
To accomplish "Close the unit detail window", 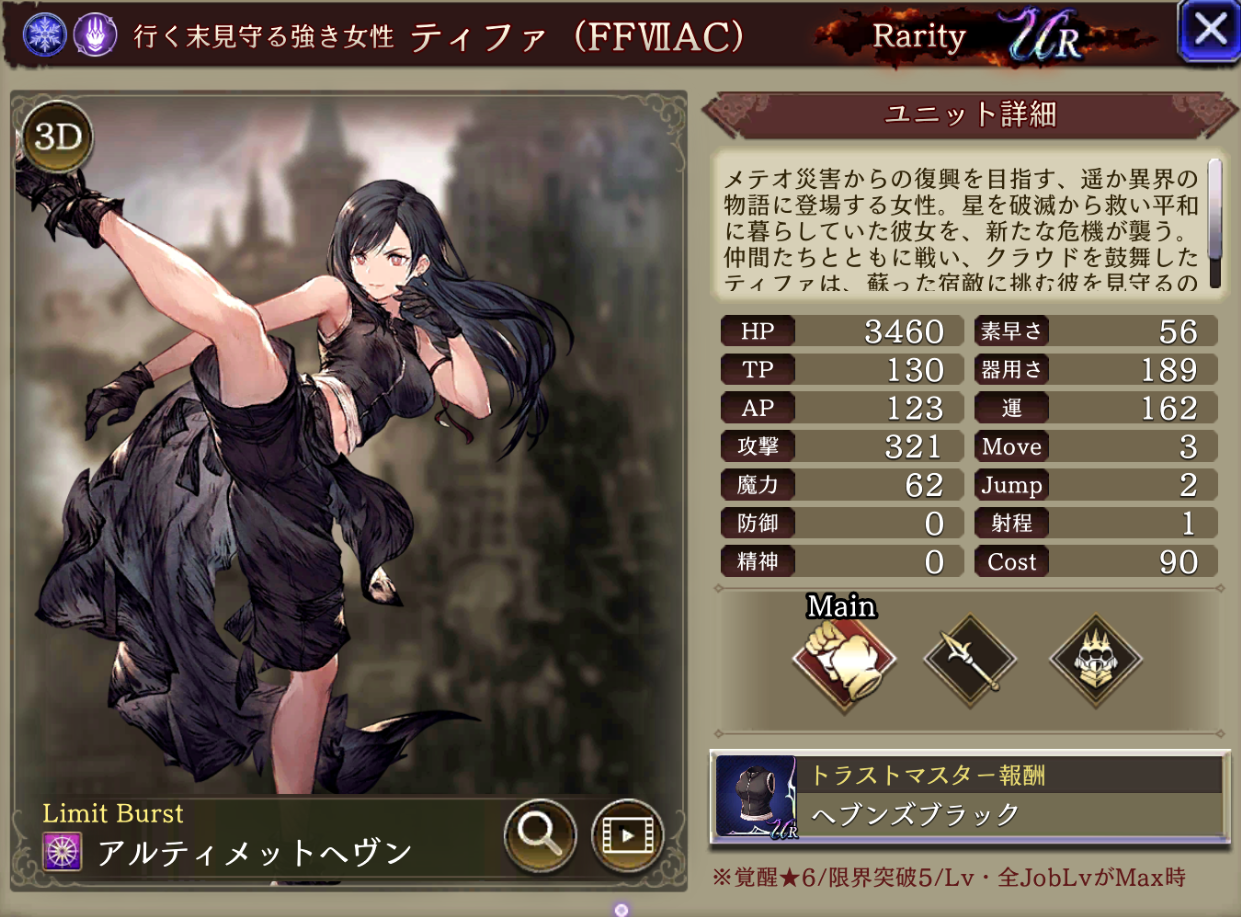I will click(x=1210, y=32).
